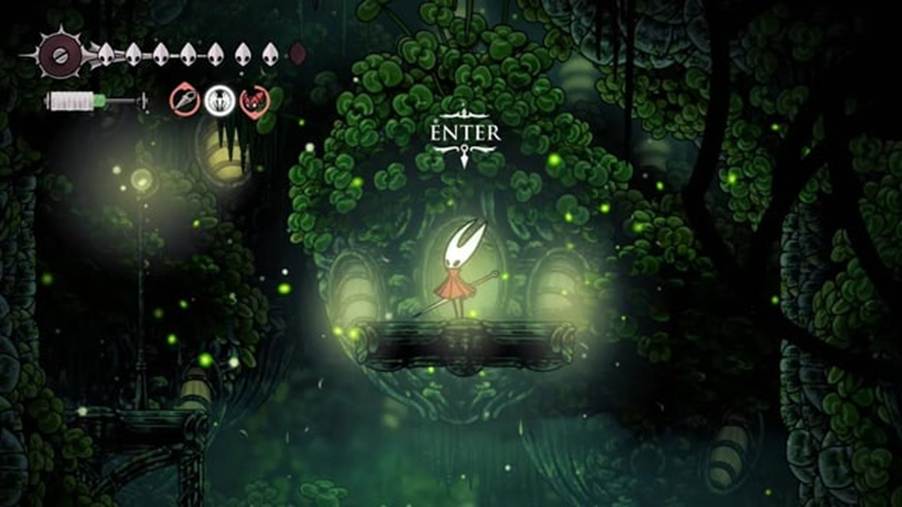Viewport: 902px width, 507px height.
Task: Select the needle tool icon with red ring
Action: click(x=185, y=99)
